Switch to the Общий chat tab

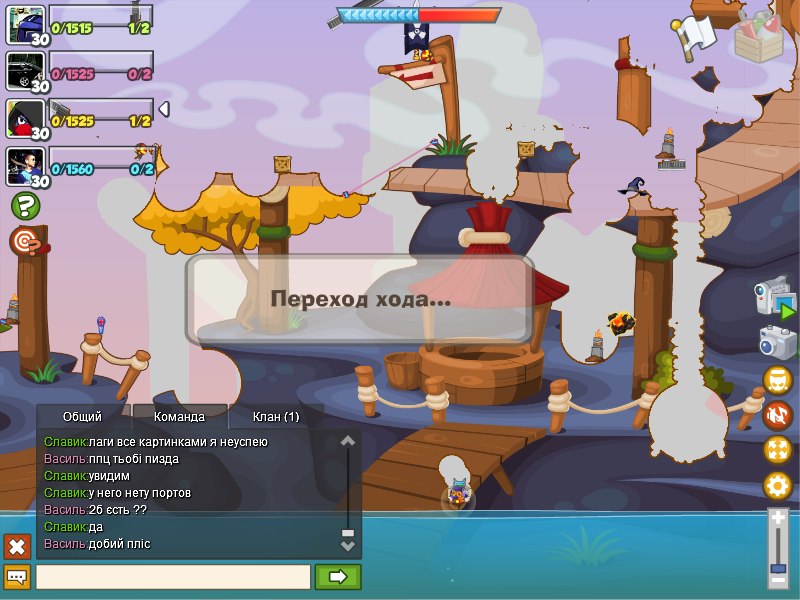pos(82,416)
